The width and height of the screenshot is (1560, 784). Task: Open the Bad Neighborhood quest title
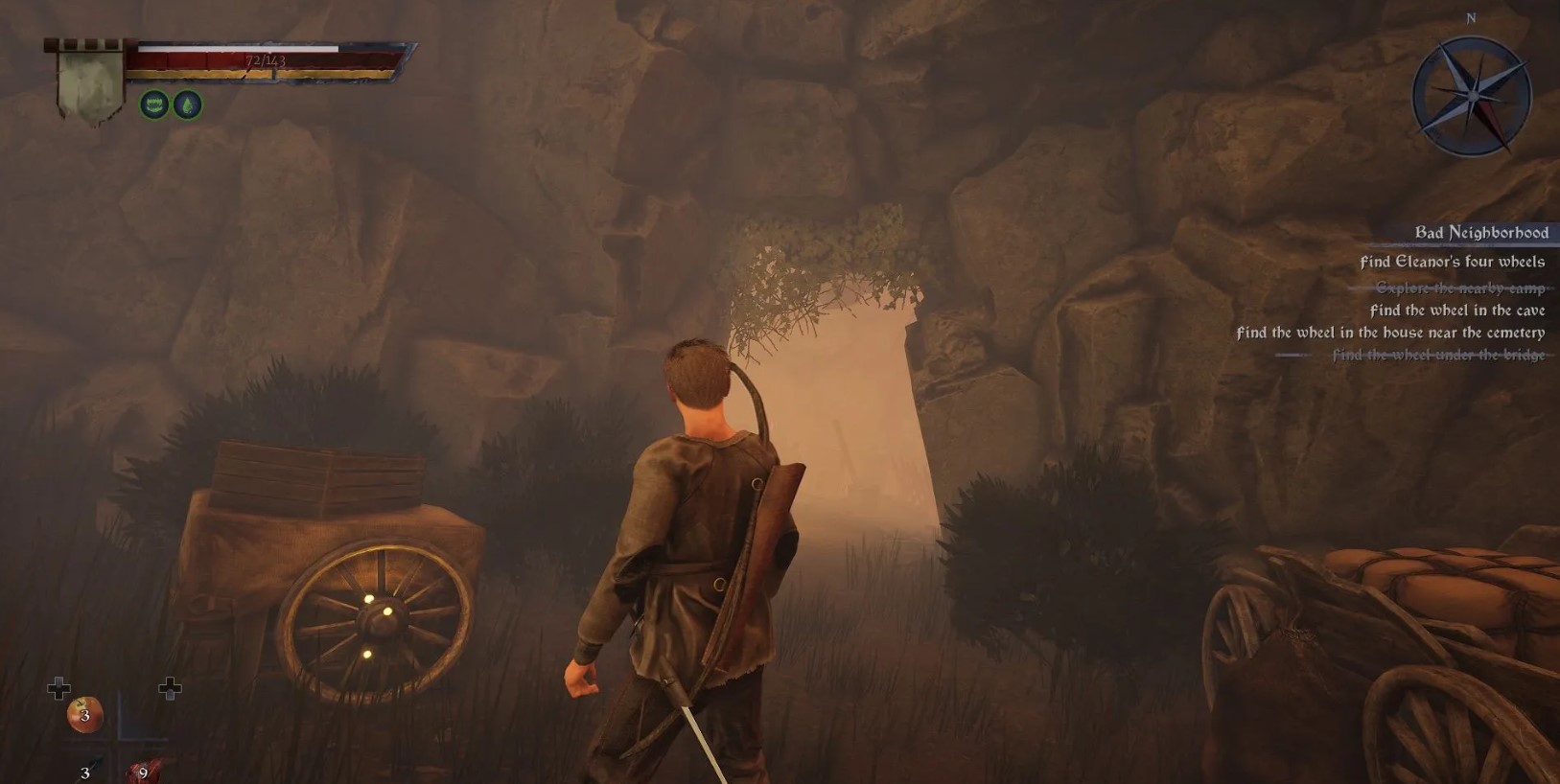[x=1480, y=233]
